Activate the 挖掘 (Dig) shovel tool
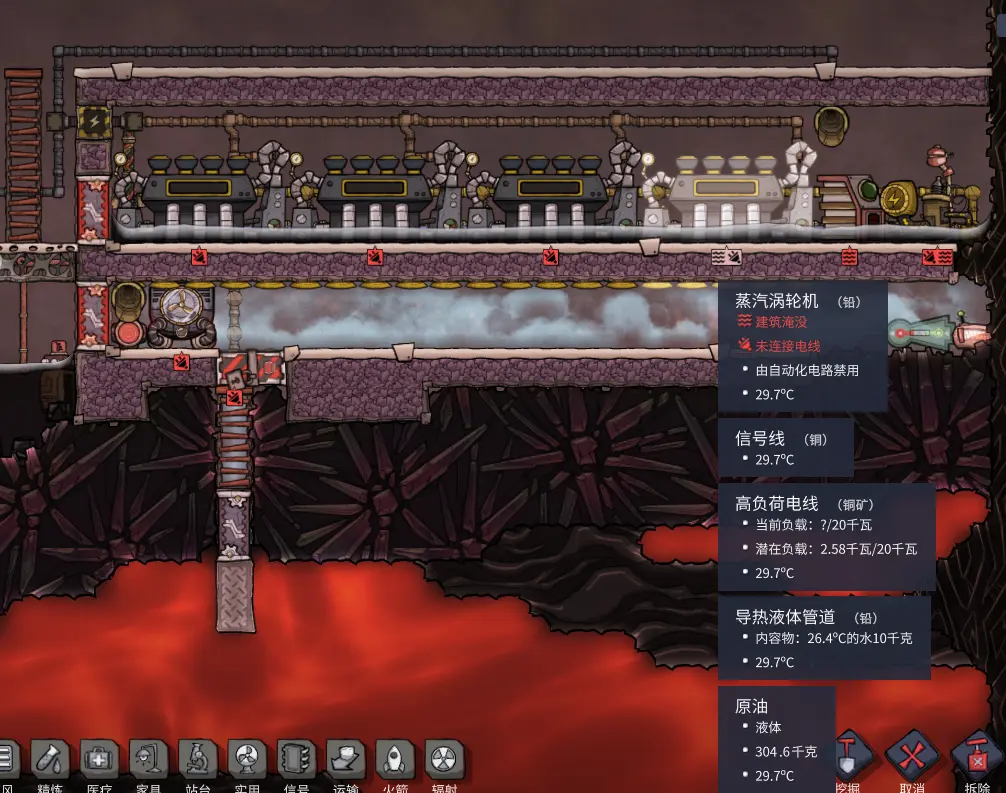This screenshot has width=1006, height=793. coord(850,758)
